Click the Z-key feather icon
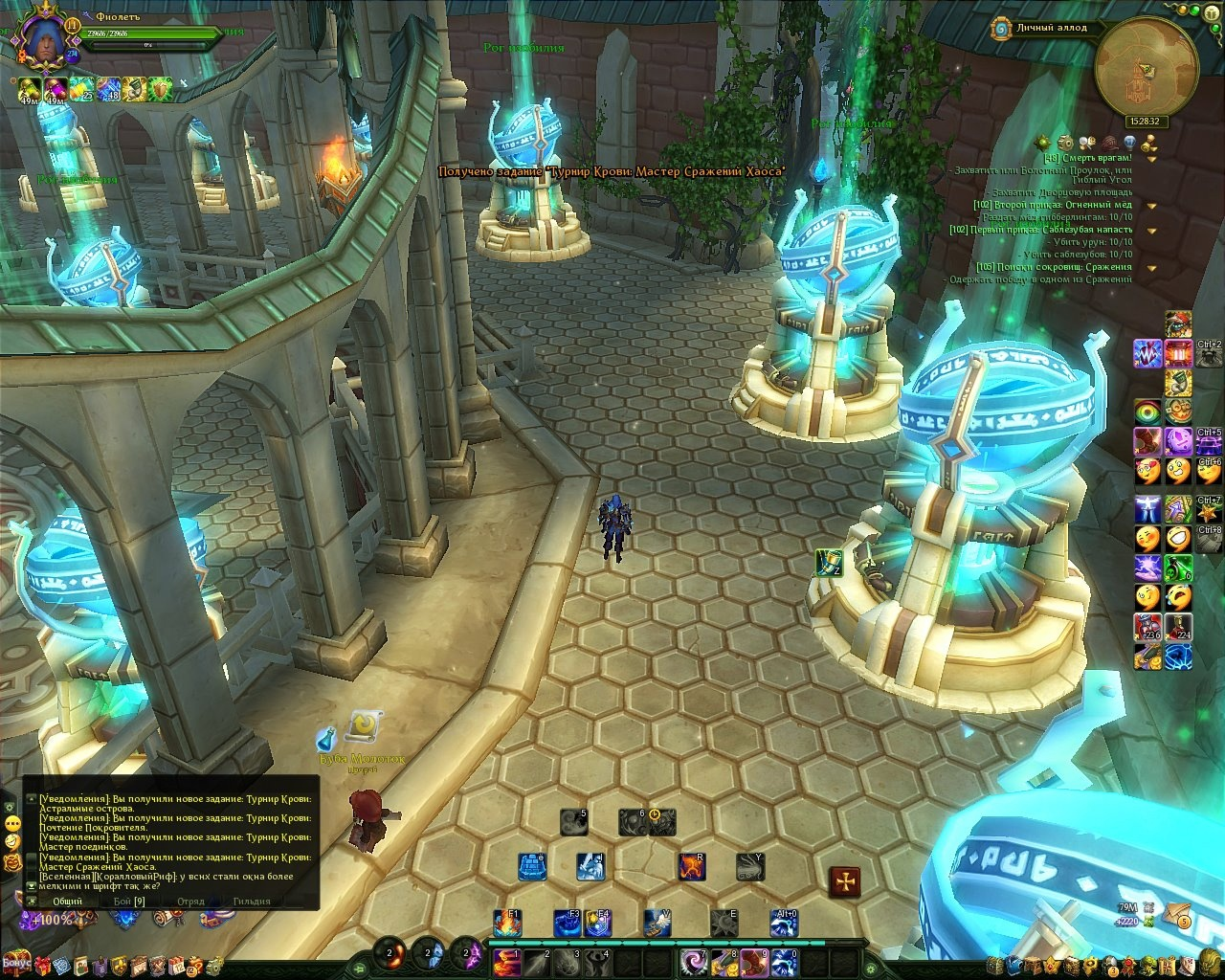The height and width of the screenshot is (980, 1225). 828,563
